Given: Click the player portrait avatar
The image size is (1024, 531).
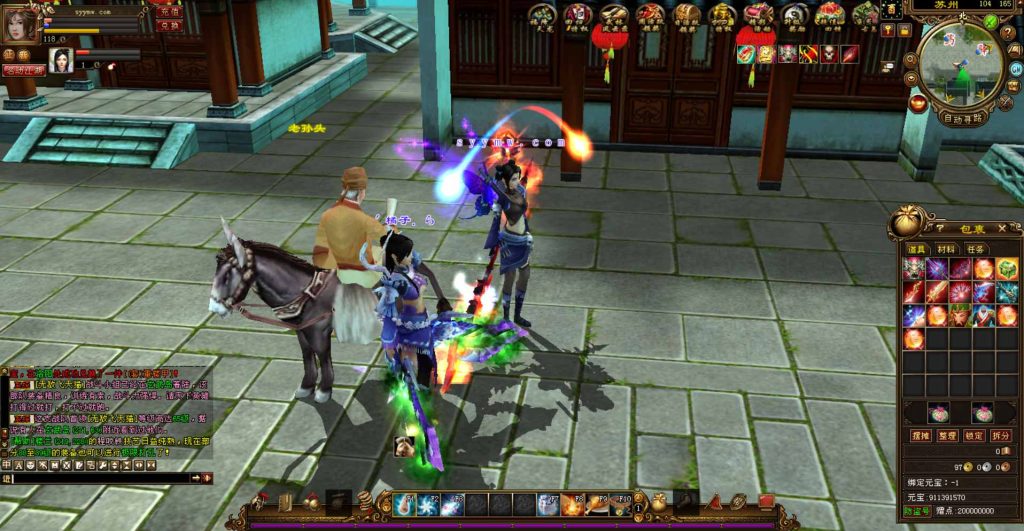Looking at the screenshot, I should (x=20, y=24).
